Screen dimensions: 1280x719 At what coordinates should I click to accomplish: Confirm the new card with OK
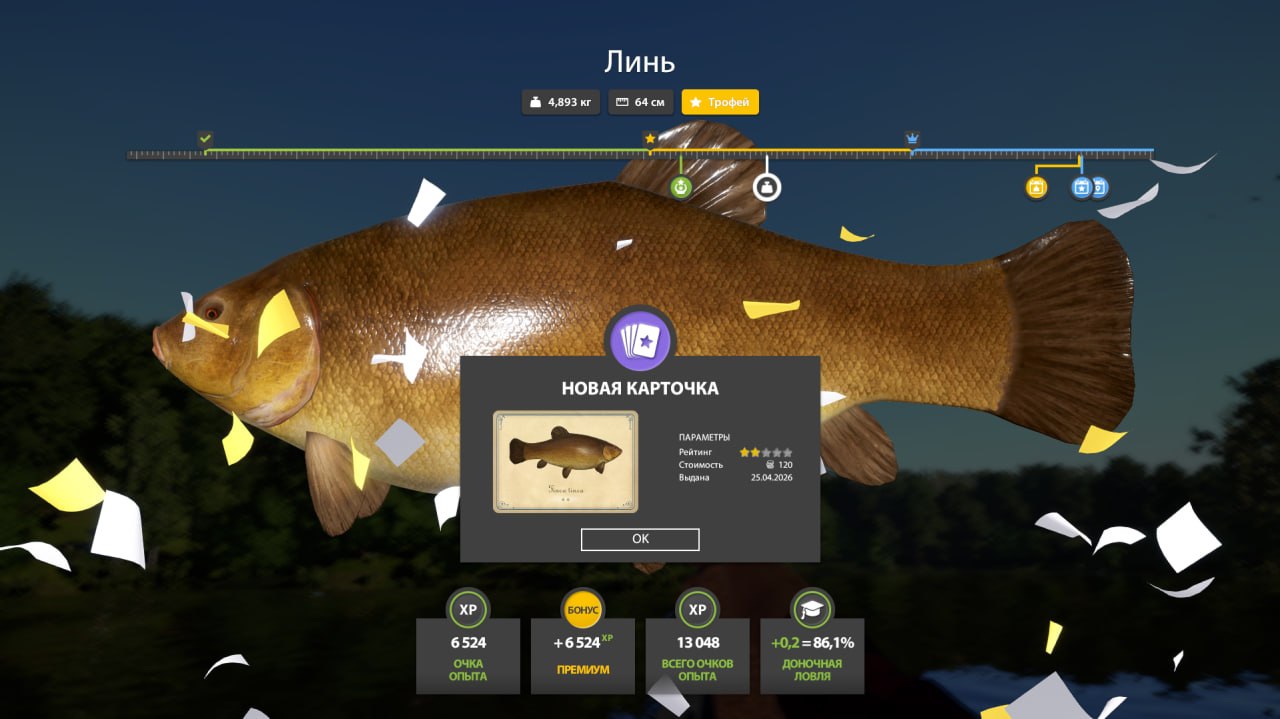tap(640, 539)
